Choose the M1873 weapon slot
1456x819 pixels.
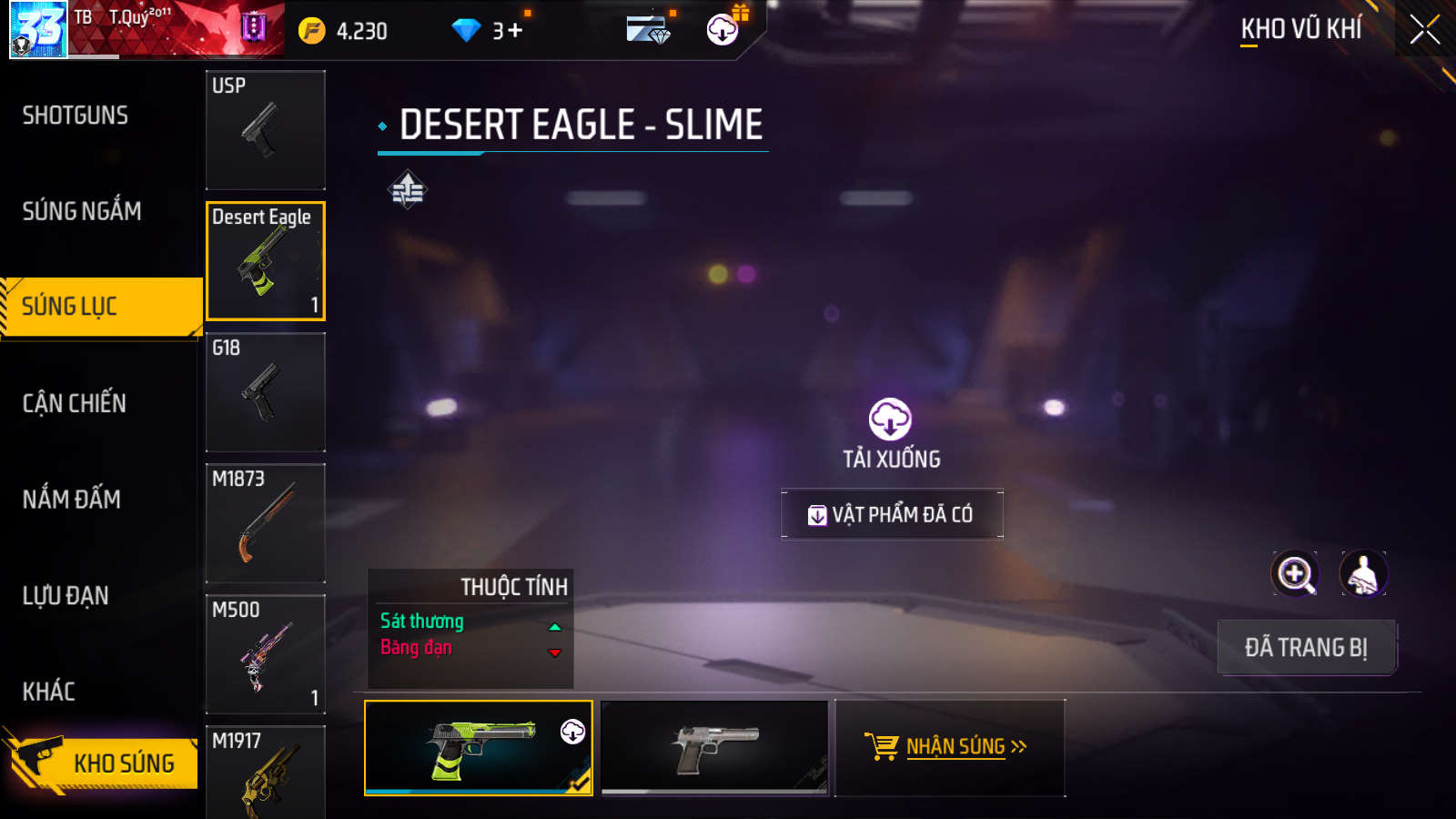click(265, 523)
